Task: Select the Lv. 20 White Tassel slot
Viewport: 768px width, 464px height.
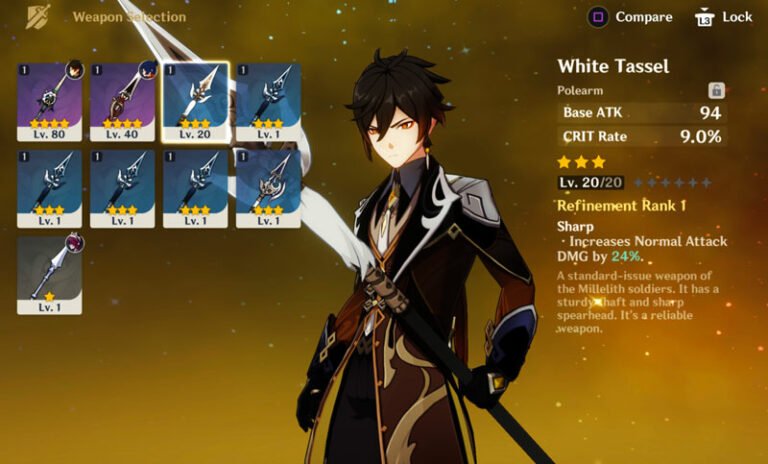Action: [196, 100]
